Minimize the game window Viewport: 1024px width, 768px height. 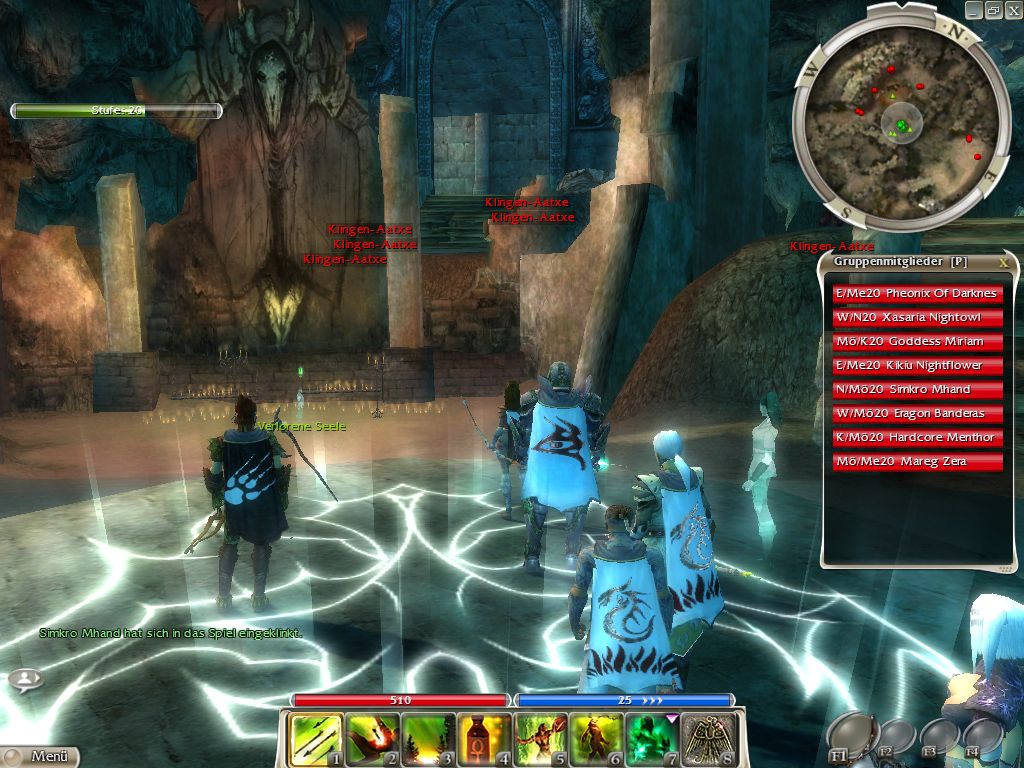(x=973, y=9)
